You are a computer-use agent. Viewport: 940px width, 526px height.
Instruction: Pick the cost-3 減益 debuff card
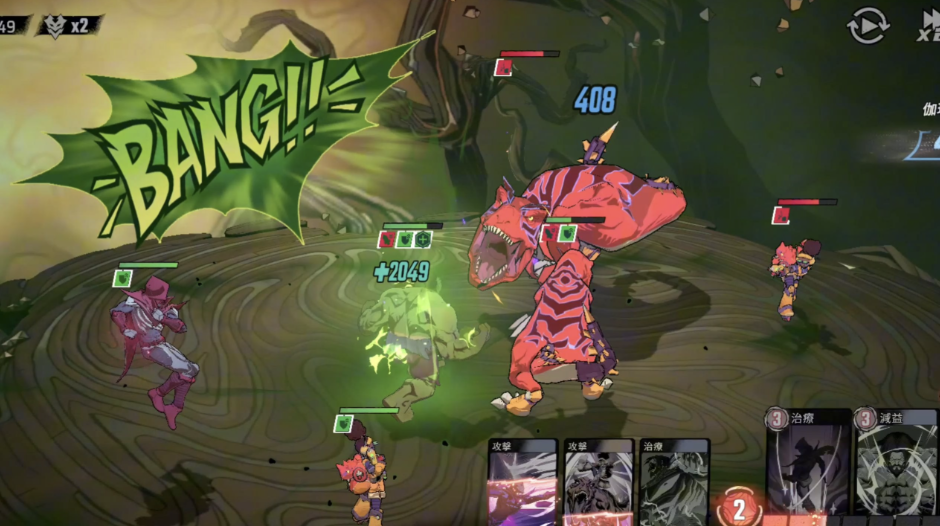(897, 465)
